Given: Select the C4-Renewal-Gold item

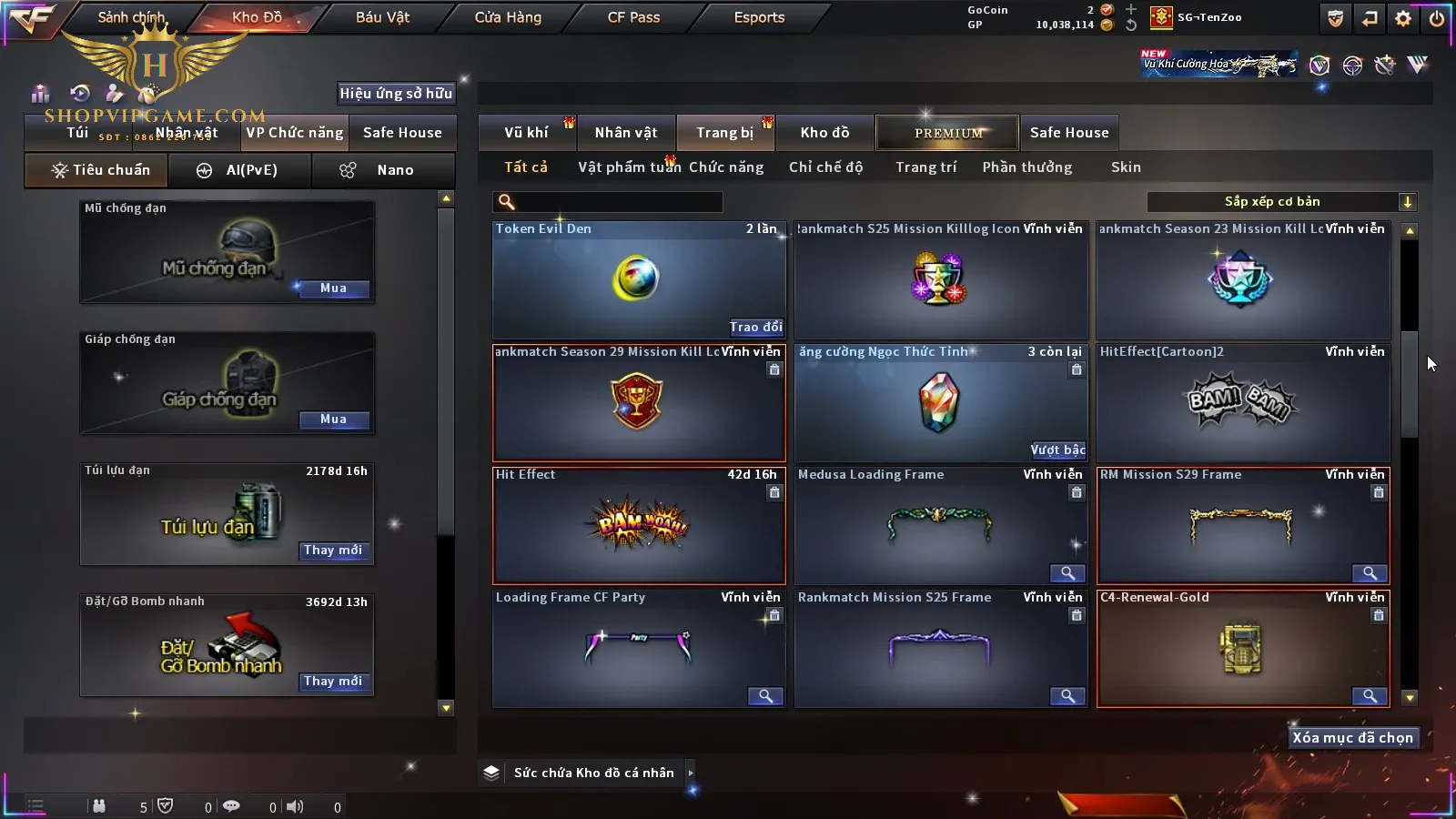Looking at the screenshot, I should click(1242, 648).
